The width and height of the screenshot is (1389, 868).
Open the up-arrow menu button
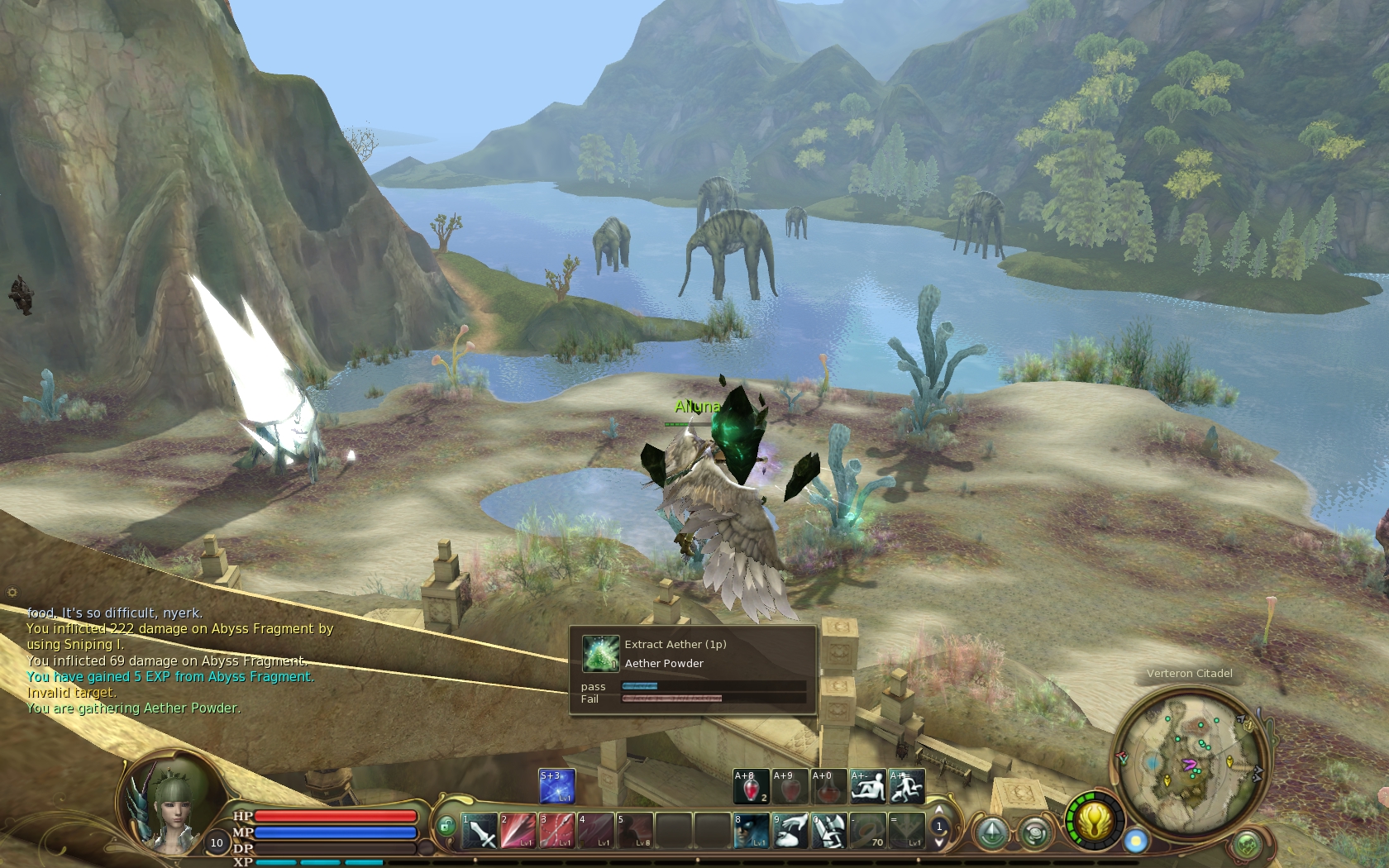[x=992, y=832]
